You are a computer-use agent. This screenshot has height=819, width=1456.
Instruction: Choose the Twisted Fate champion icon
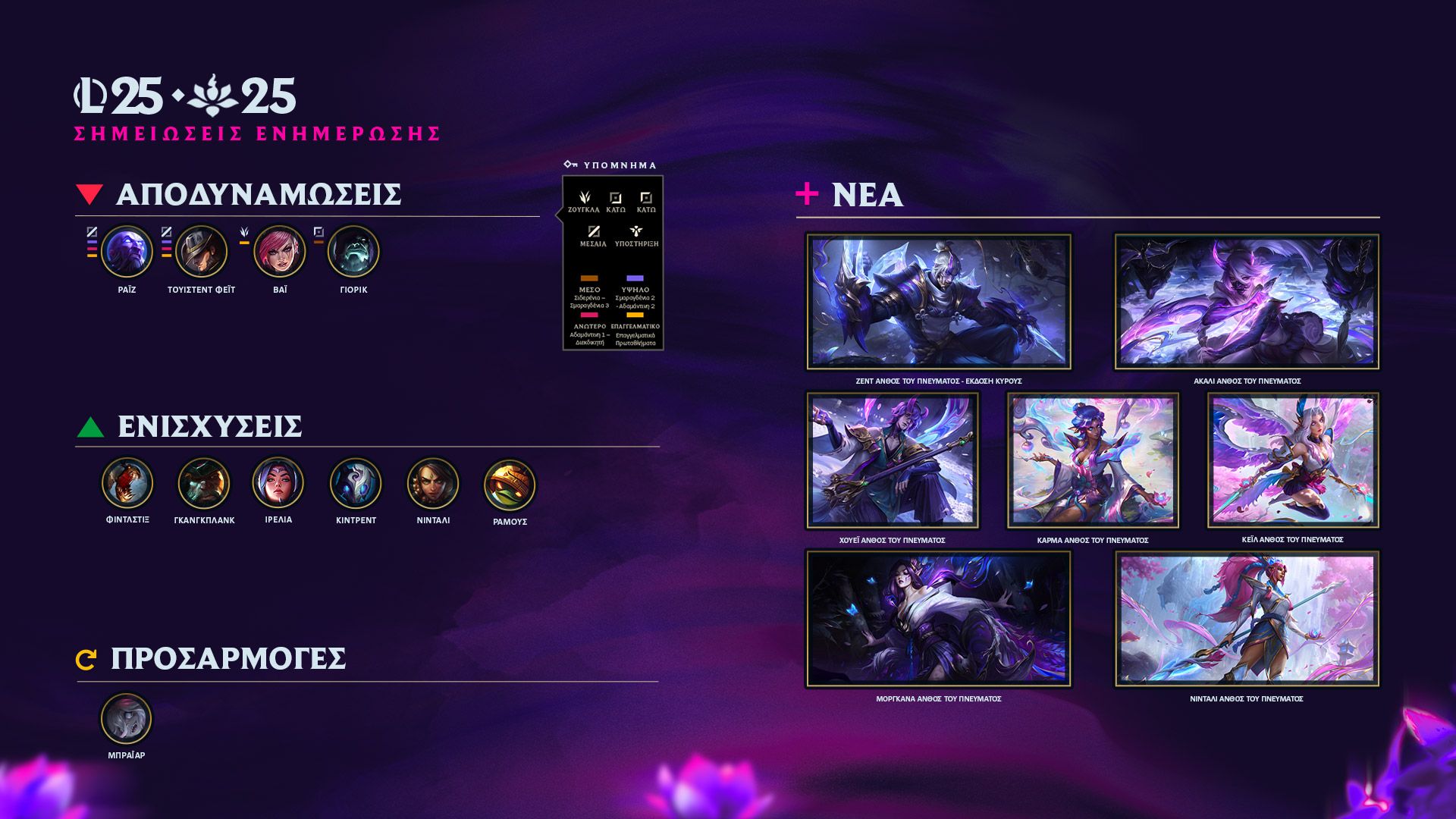pyautogui.click(x=201, y=252)
